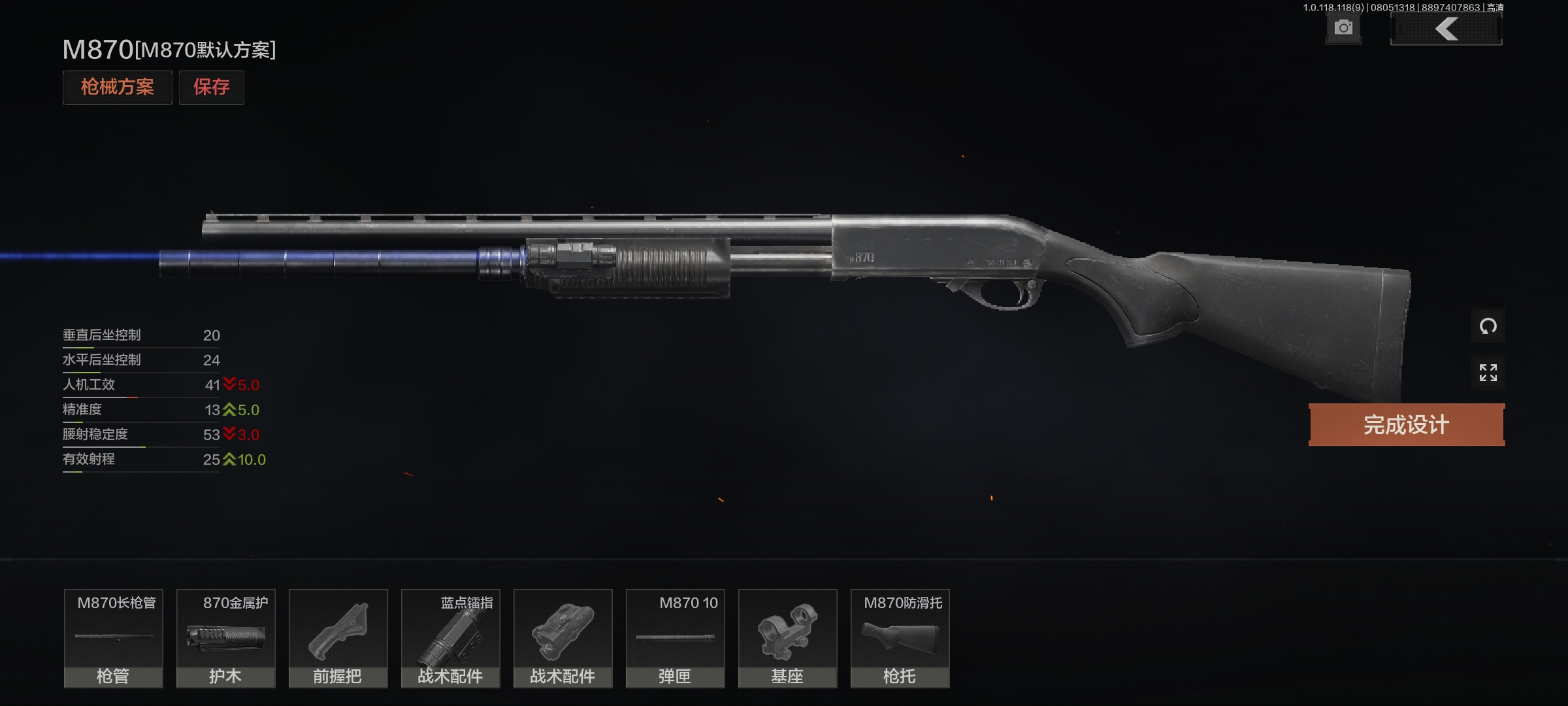Confirm with the 完成设计 button

1406,425
